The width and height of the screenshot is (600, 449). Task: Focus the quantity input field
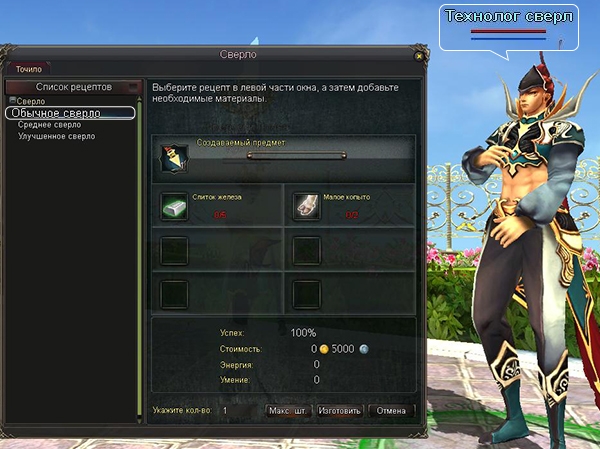(x=240, y=410)
